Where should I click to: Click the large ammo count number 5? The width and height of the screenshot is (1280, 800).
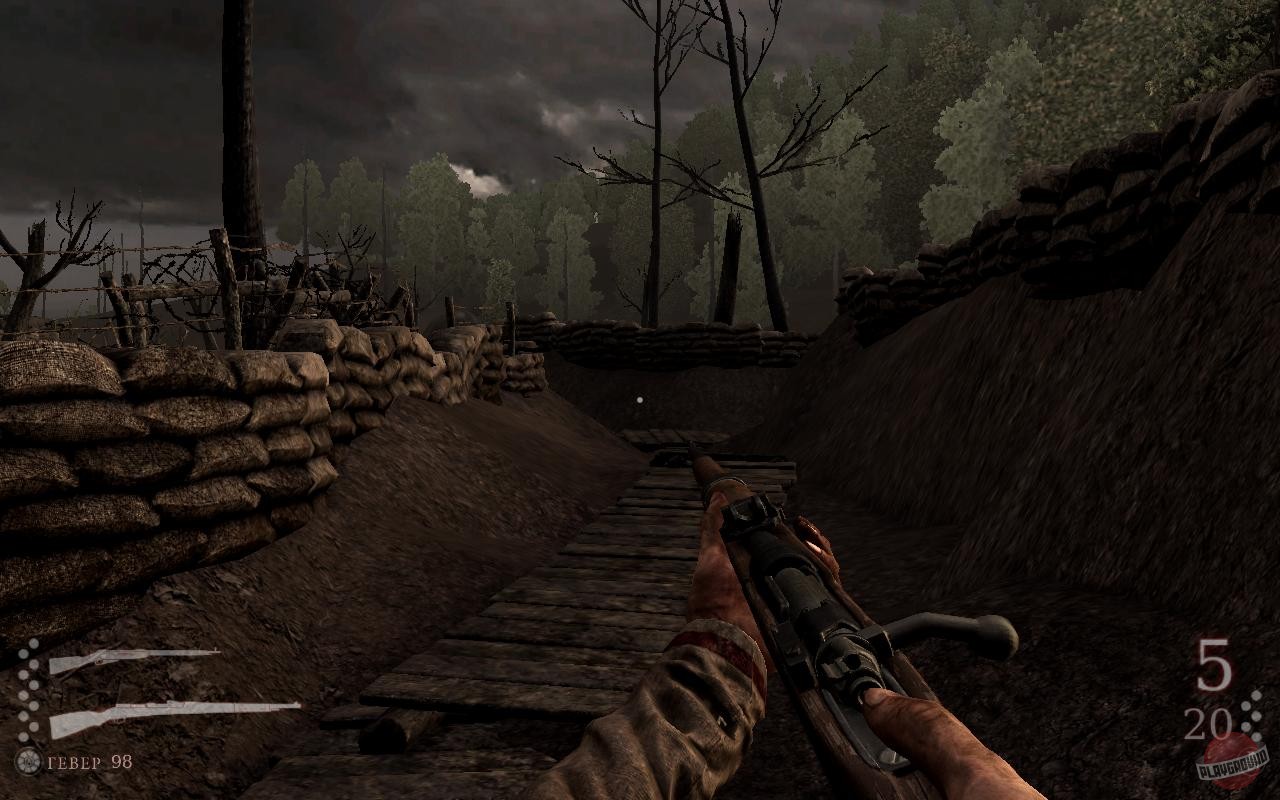1214,663
